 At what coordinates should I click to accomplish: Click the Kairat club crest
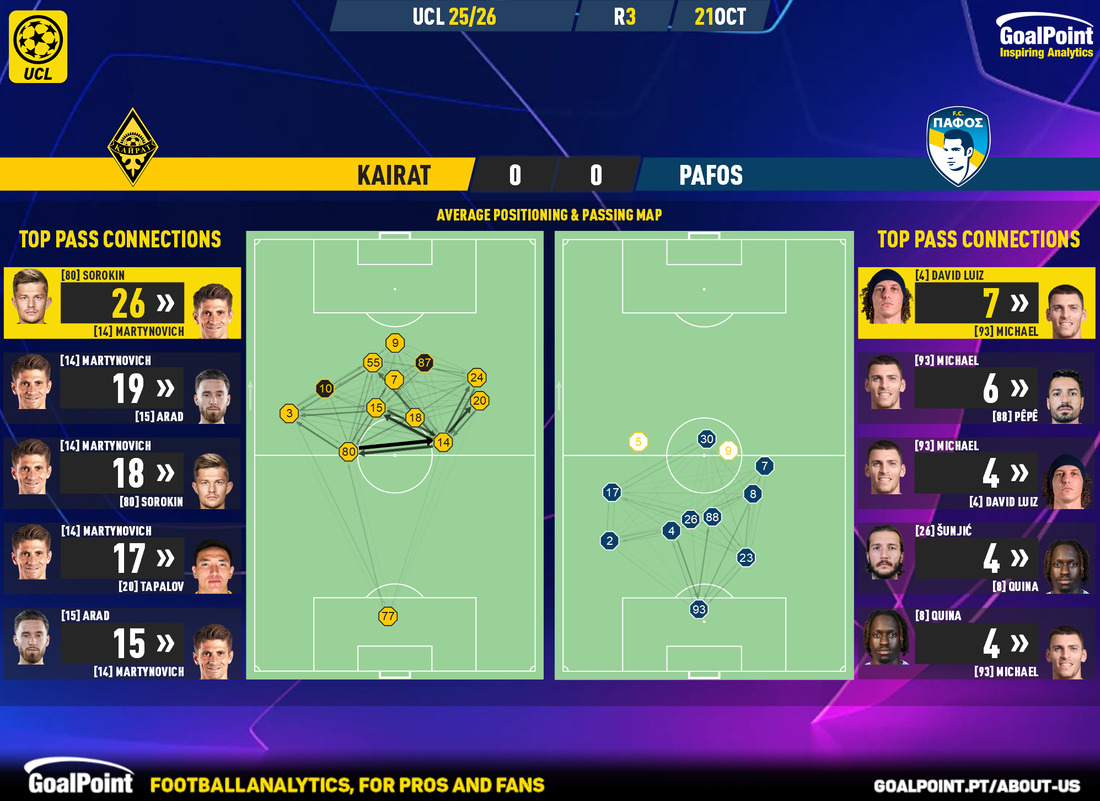pos(134,147)
